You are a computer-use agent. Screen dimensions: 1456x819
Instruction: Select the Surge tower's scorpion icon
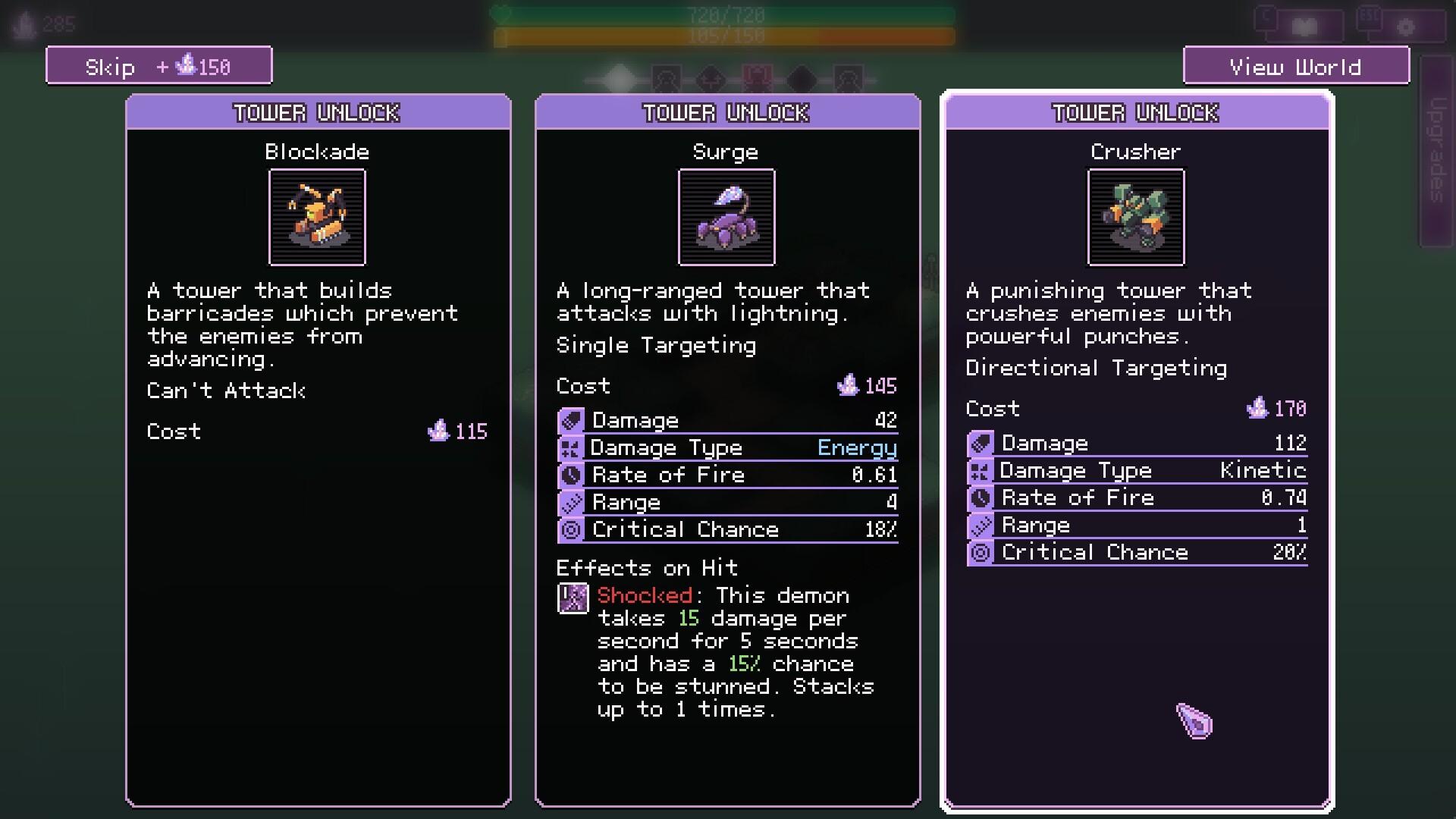pyautogui.click(x=726, y=218)
